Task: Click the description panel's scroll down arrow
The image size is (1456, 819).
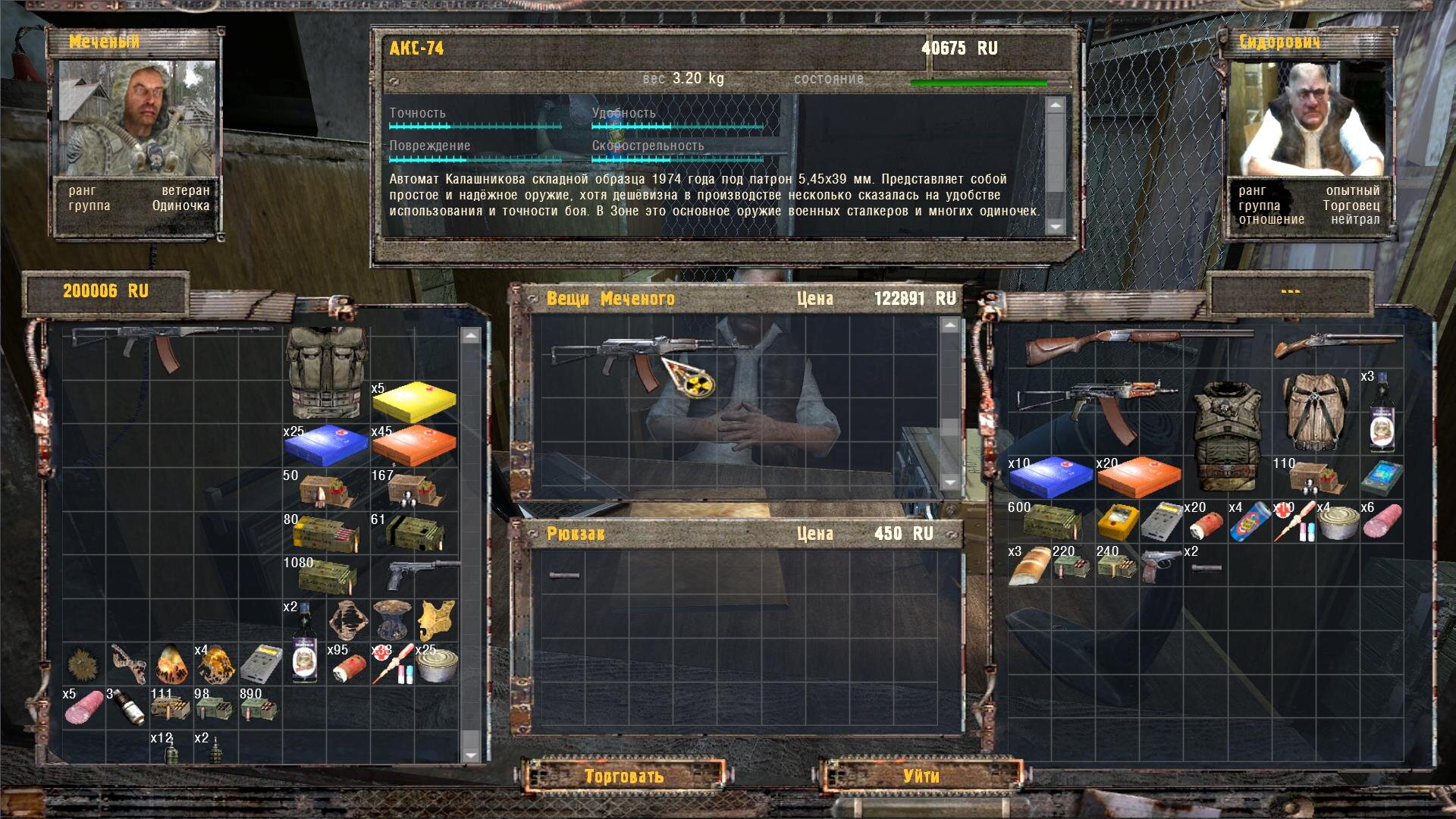Action: pos(1056,226)
